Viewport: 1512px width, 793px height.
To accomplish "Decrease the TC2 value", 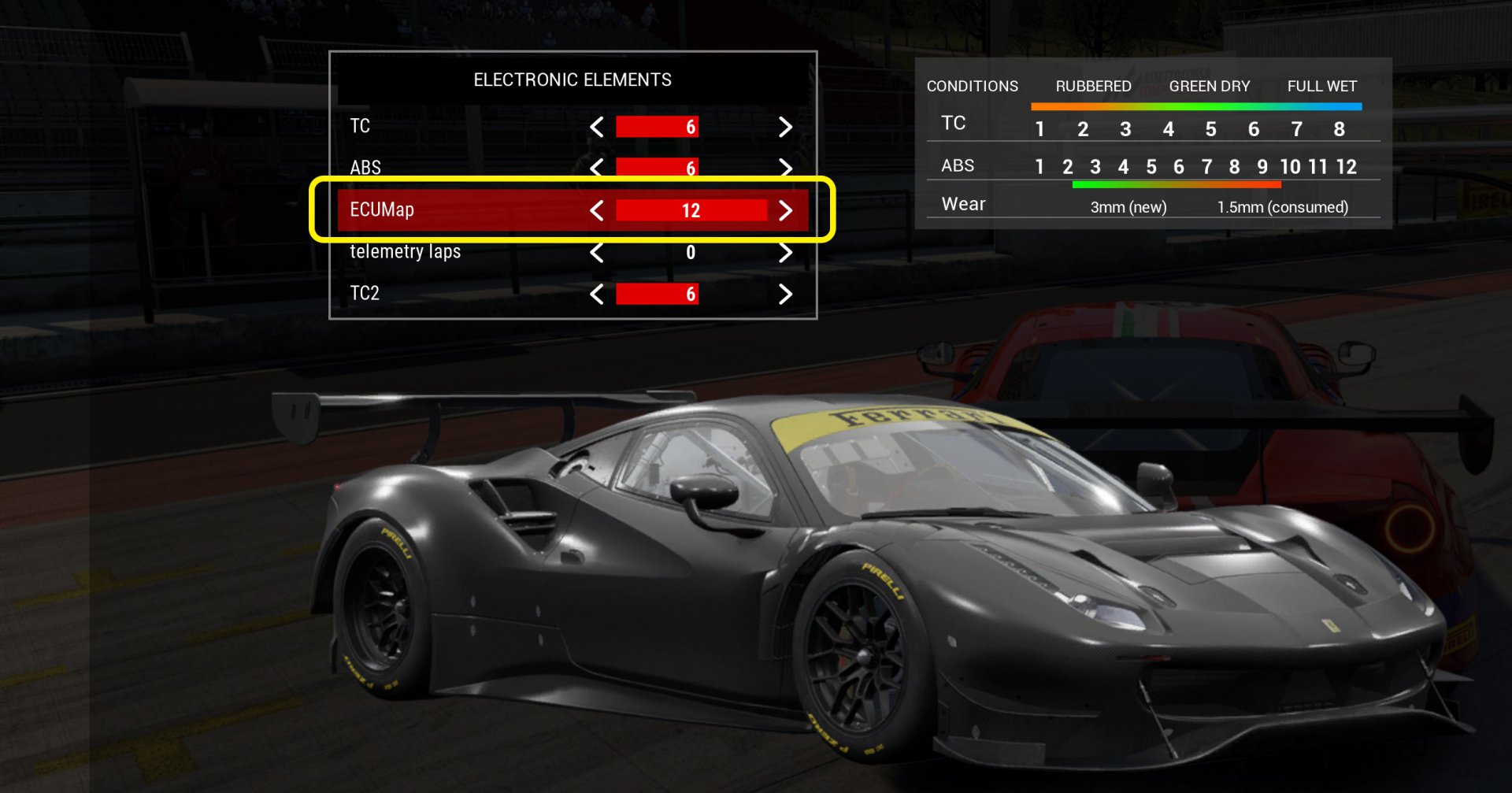I will [597, 295].
